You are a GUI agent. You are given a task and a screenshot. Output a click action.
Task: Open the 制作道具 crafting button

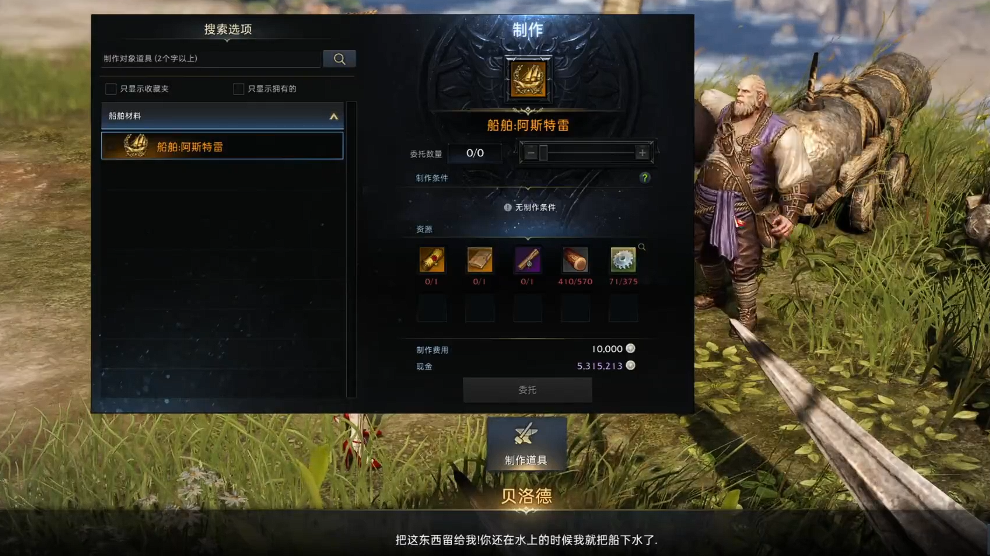[527, 443]
